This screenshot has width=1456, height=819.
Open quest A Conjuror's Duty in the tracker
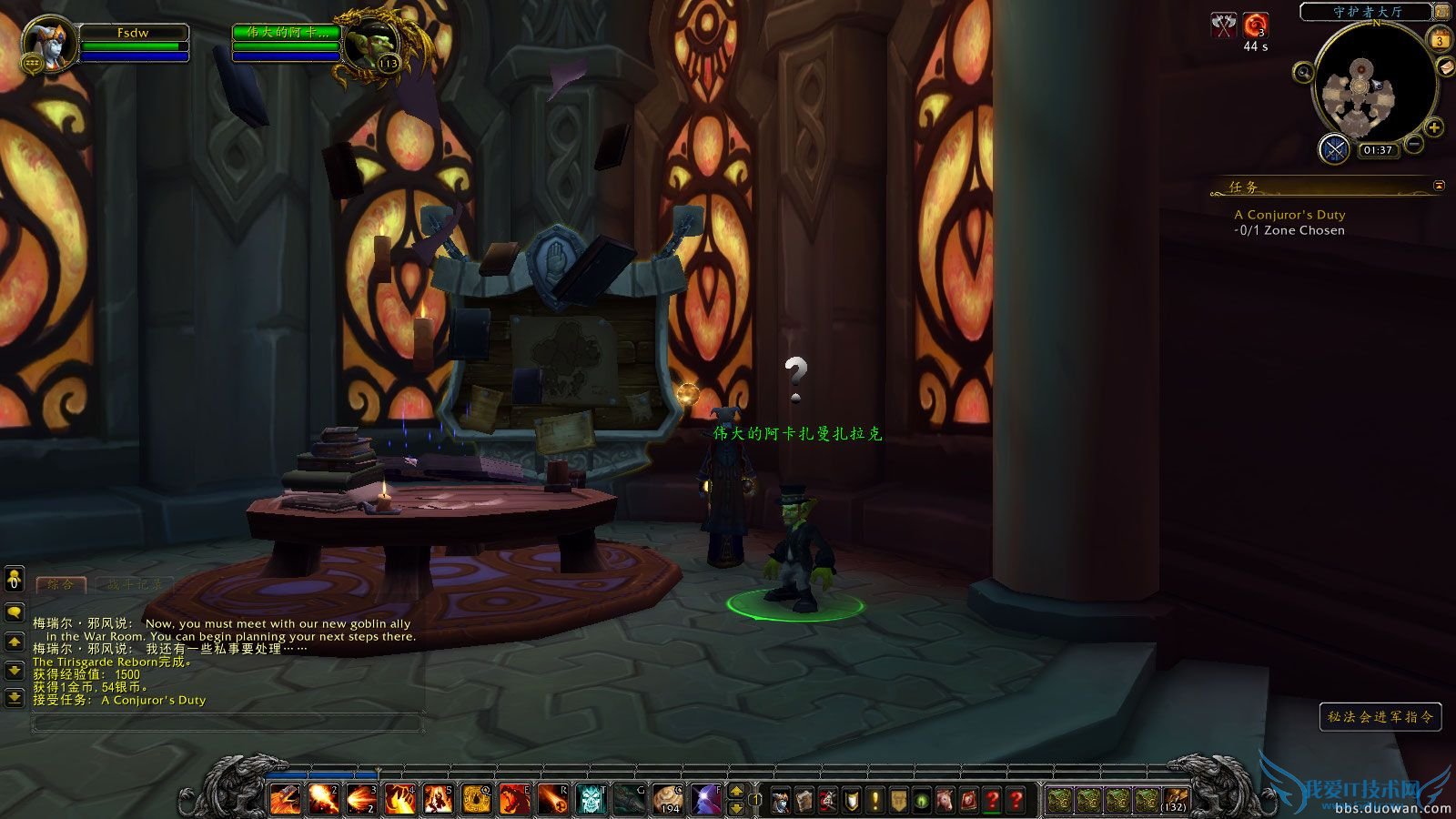pyautogui.click(x=1289, y=215)
